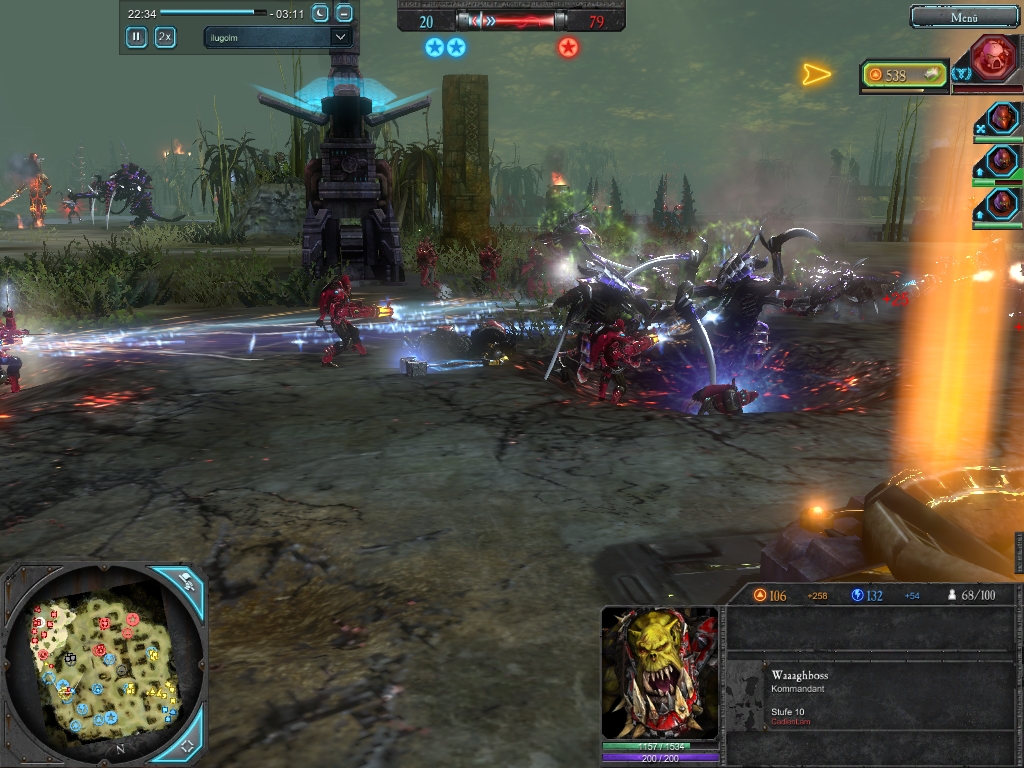Open the Menü button
The height and width of the screenshot is (768, 1024).
(x=964, y=17)
